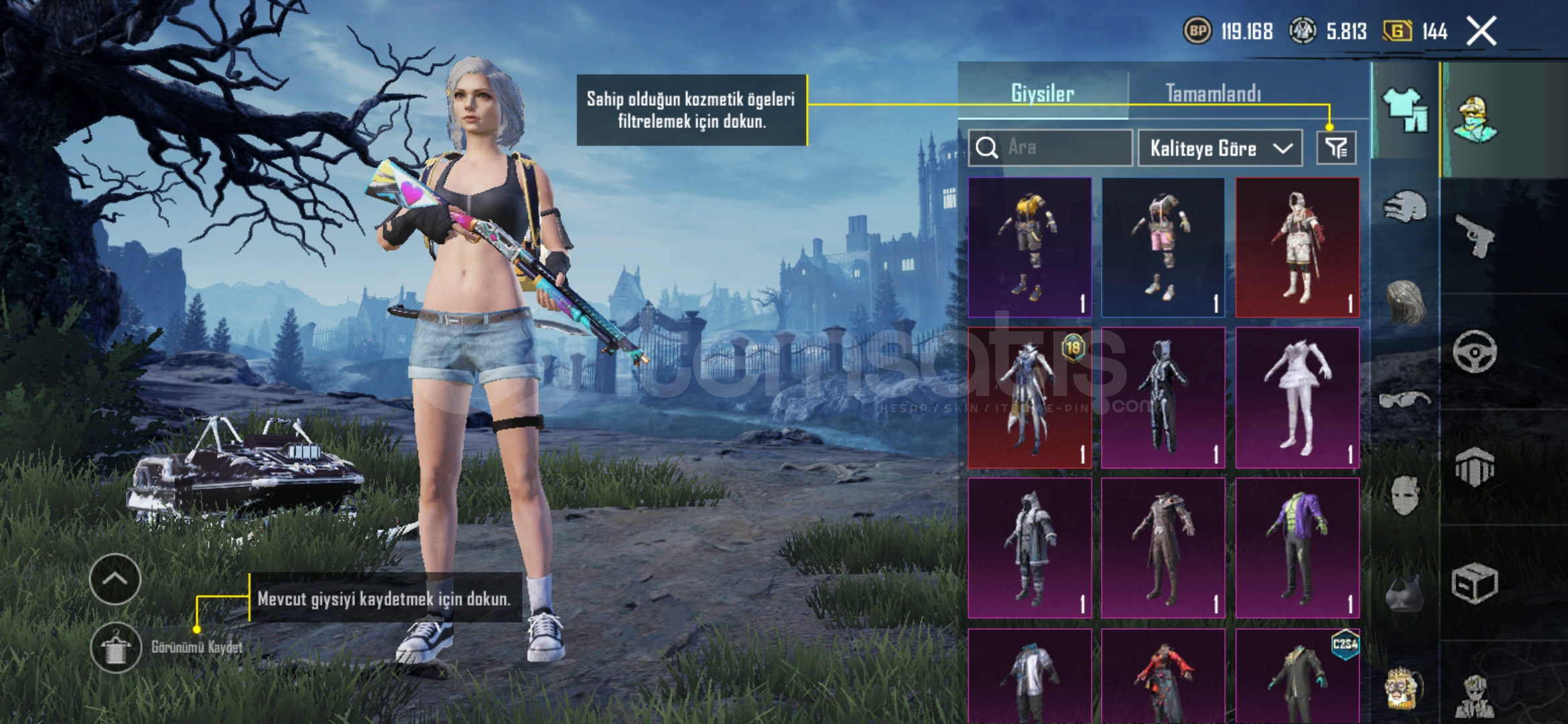Show the glasses category
1568x724 pixels.
(1404, 400)
